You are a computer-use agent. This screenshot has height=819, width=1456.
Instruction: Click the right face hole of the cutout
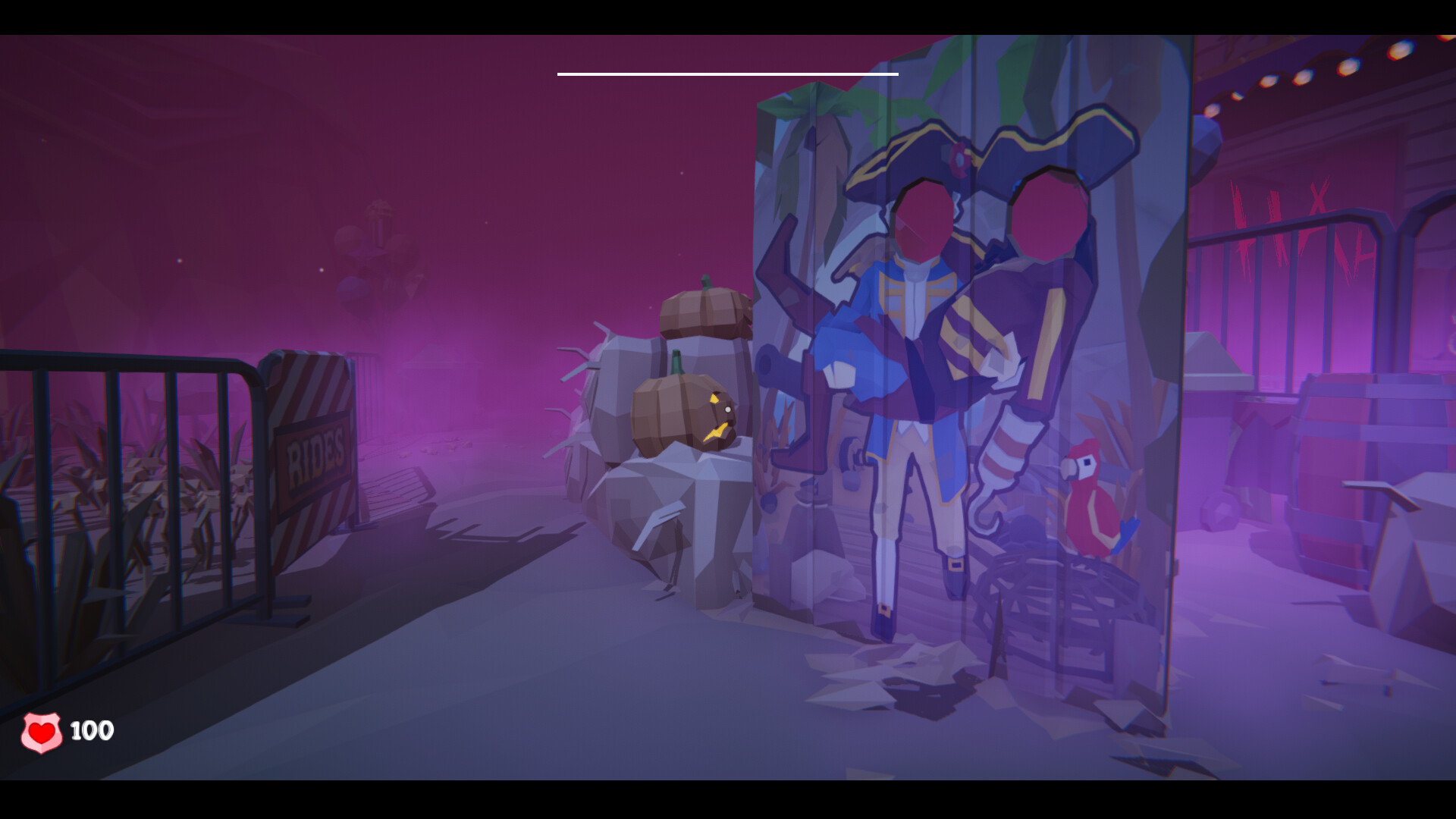1046,216
